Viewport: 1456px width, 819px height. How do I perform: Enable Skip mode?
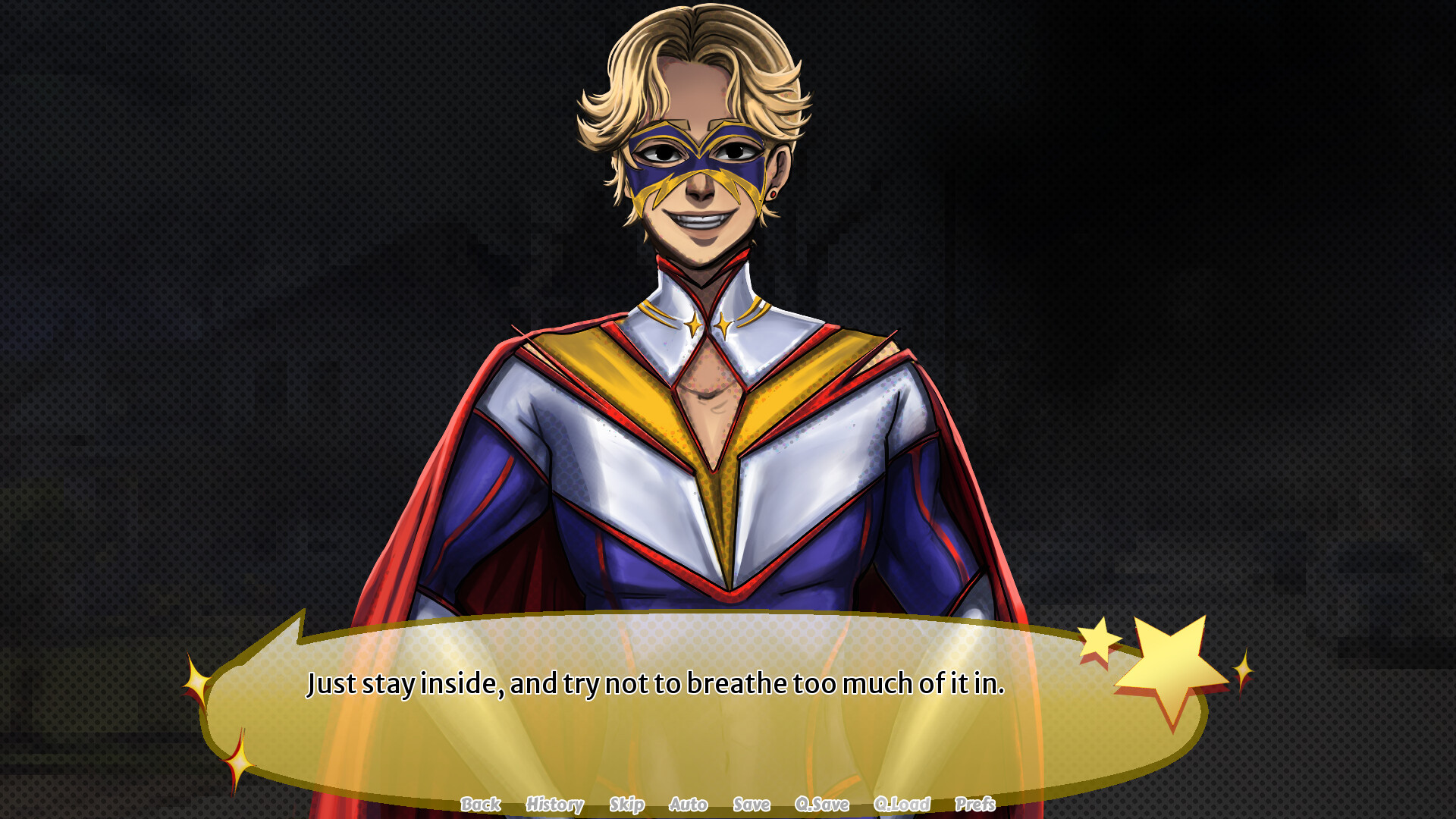coord(629,805)
